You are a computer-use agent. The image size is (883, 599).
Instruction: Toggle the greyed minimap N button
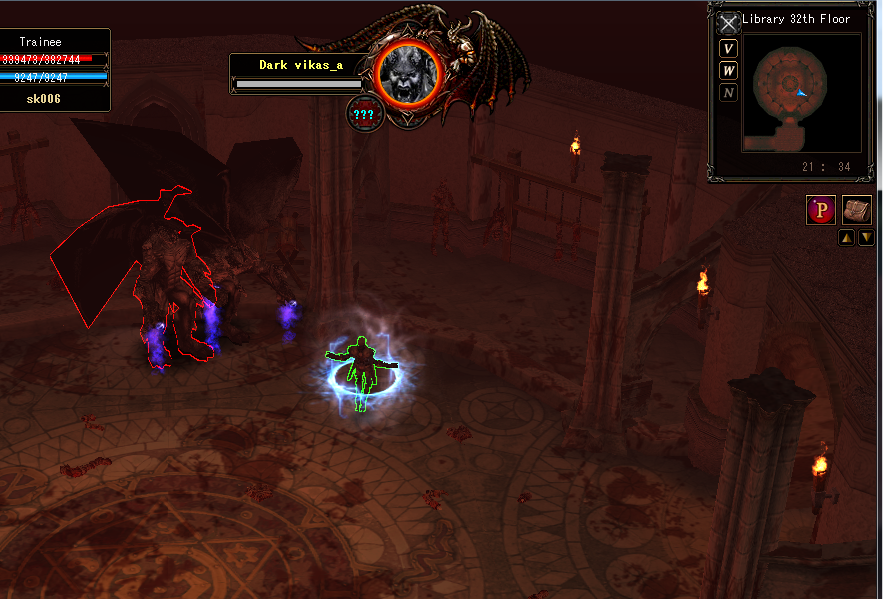pyautogui.click(x=729, y=93)
